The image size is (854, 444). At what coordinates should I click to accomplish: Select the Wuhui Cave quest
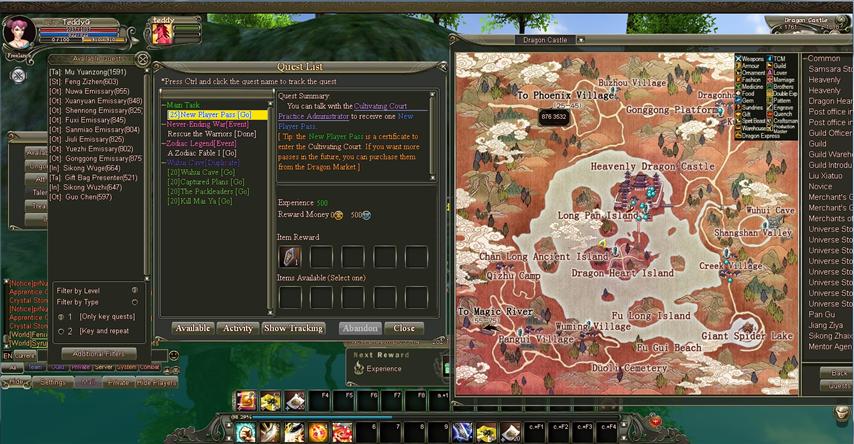point(200,172)
